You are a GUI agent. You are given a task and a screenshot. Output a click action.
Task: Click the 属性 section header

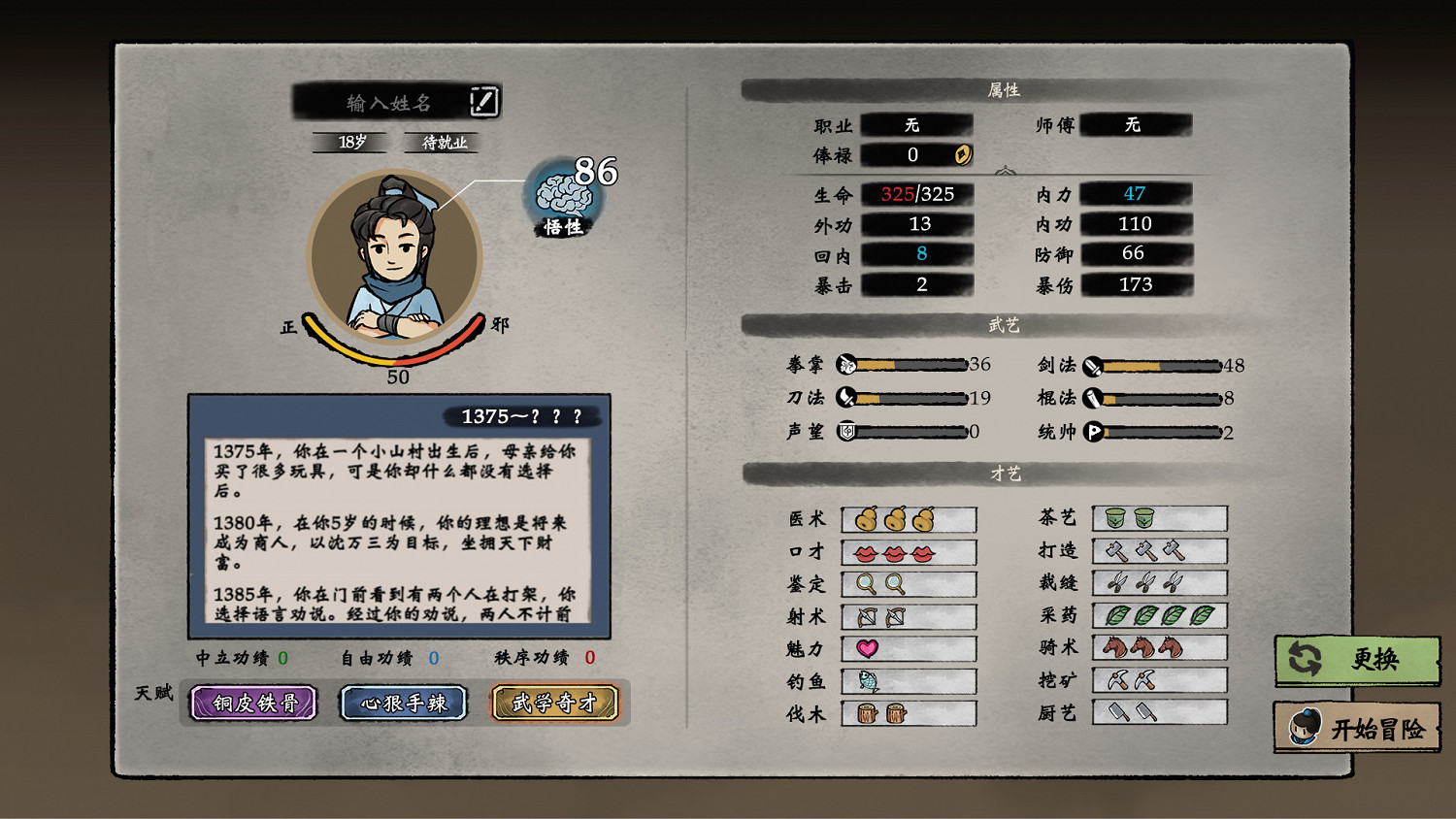[x=1006, y=87]
